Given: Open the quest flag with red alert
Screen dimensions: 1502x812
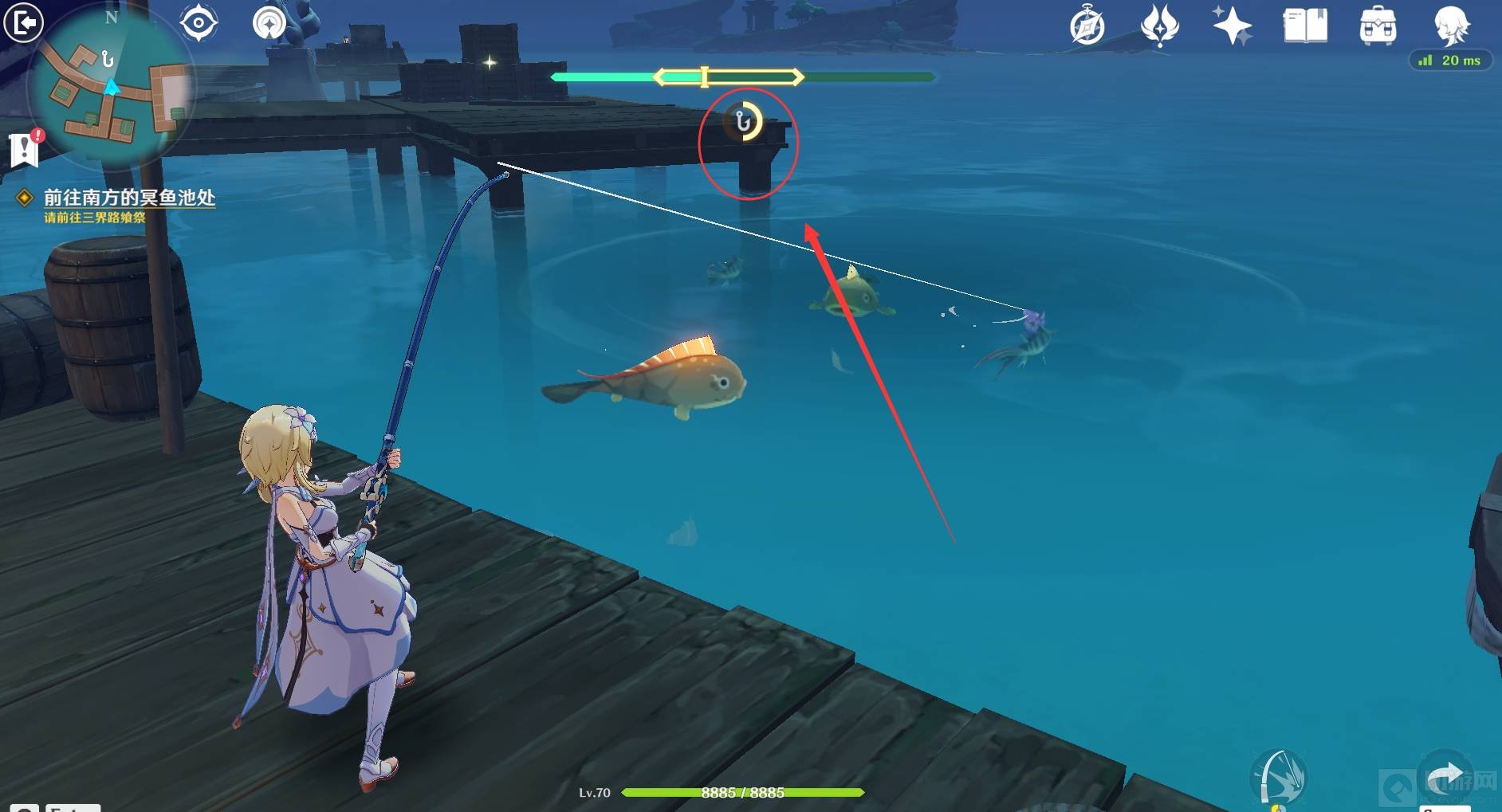Looking at the screenshot, I should tap(25, 148).
